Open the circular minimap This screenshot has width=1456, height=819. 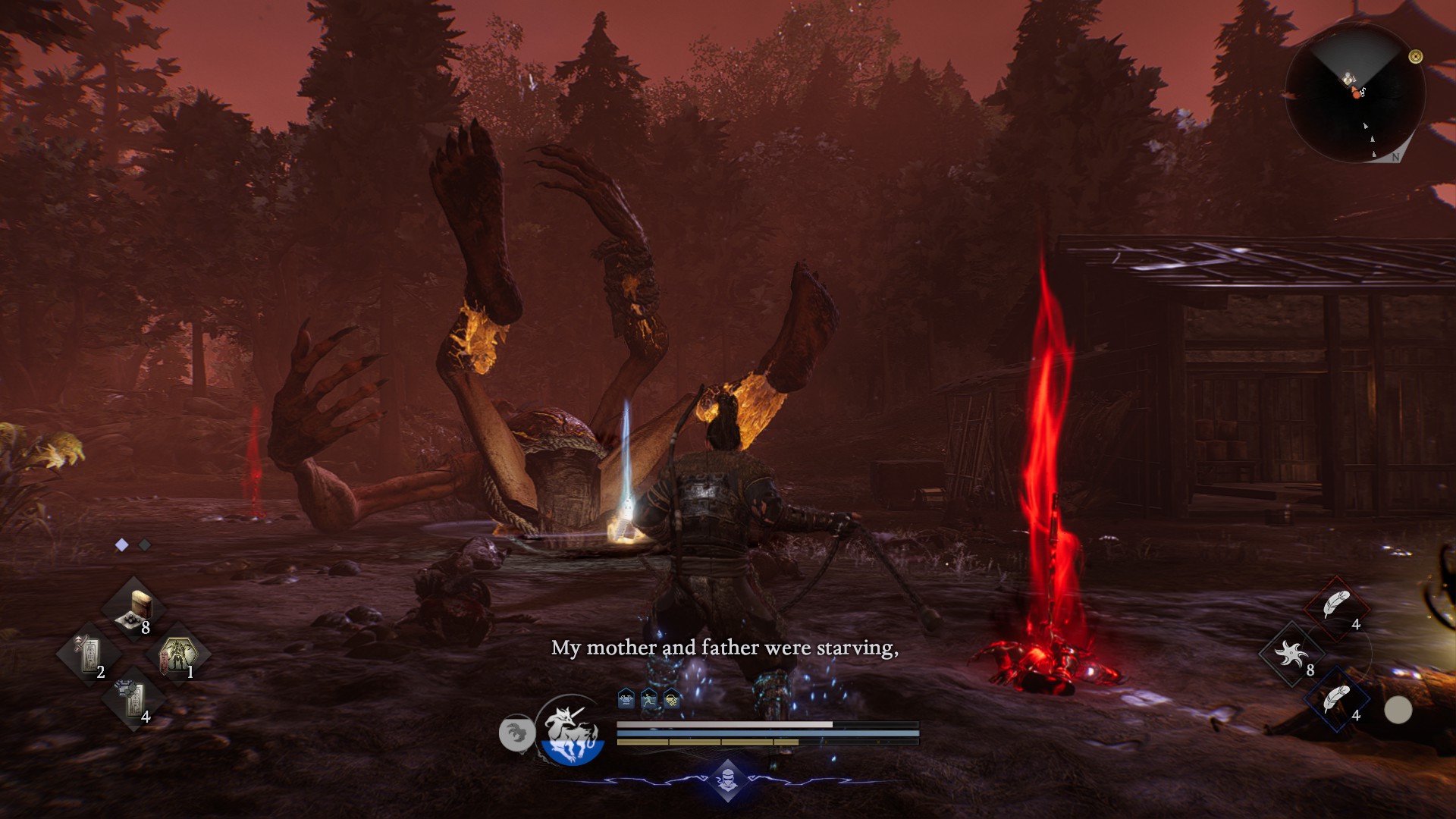click(x=1355, y=92)
